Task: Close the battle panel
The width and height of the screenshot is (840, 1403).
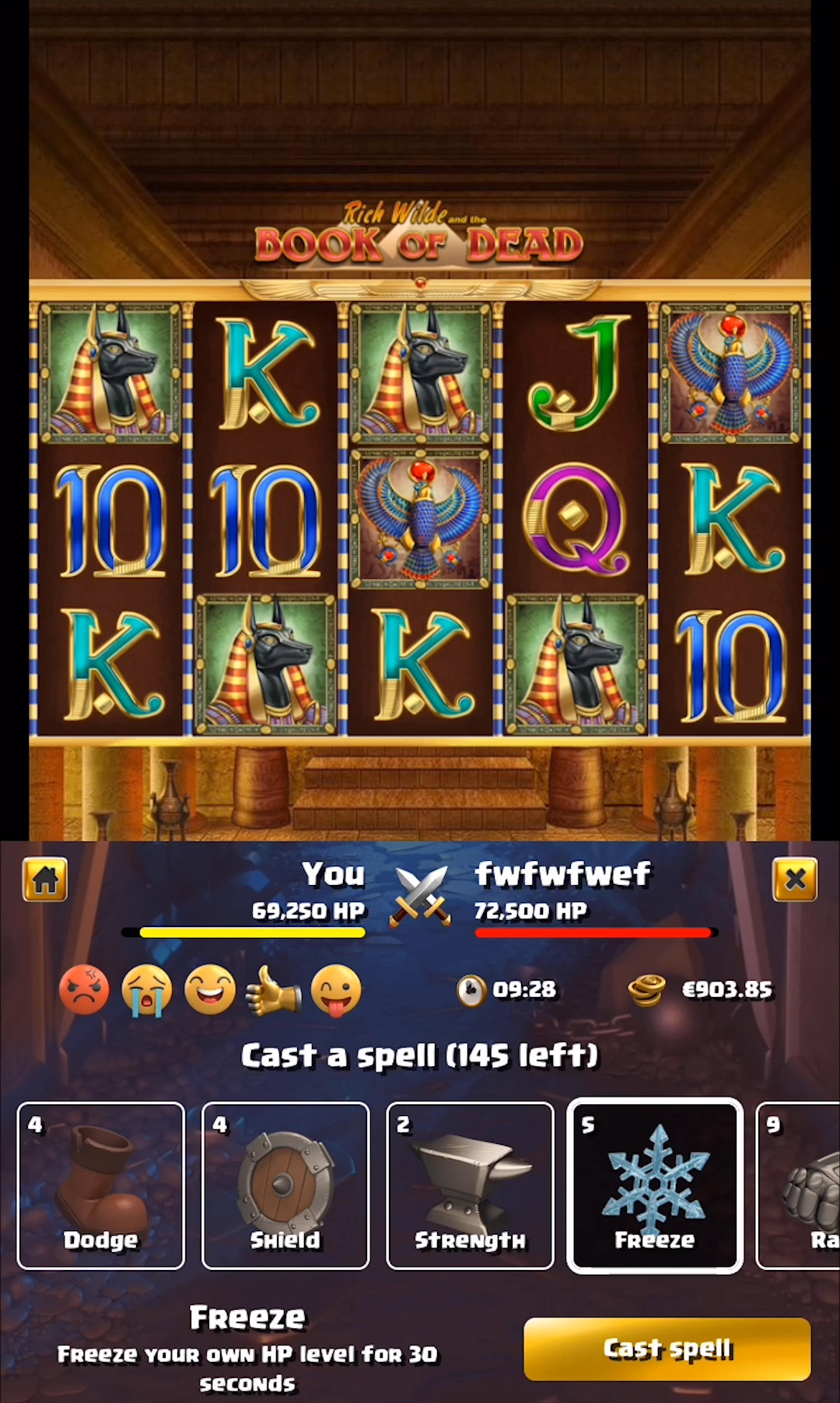Action: click(794, 880)
